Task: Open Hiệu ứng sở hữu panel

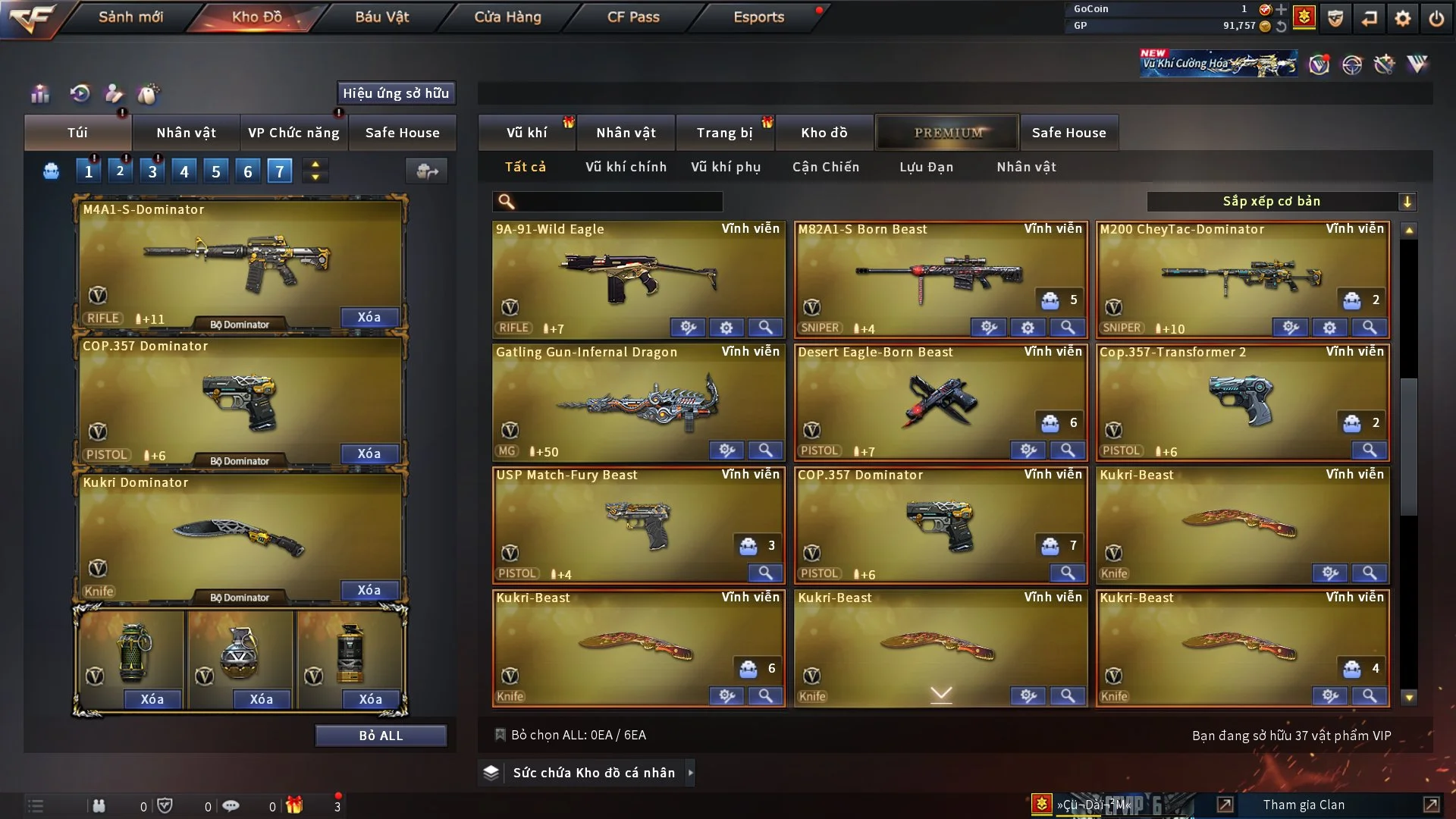Action: point(396,93)
